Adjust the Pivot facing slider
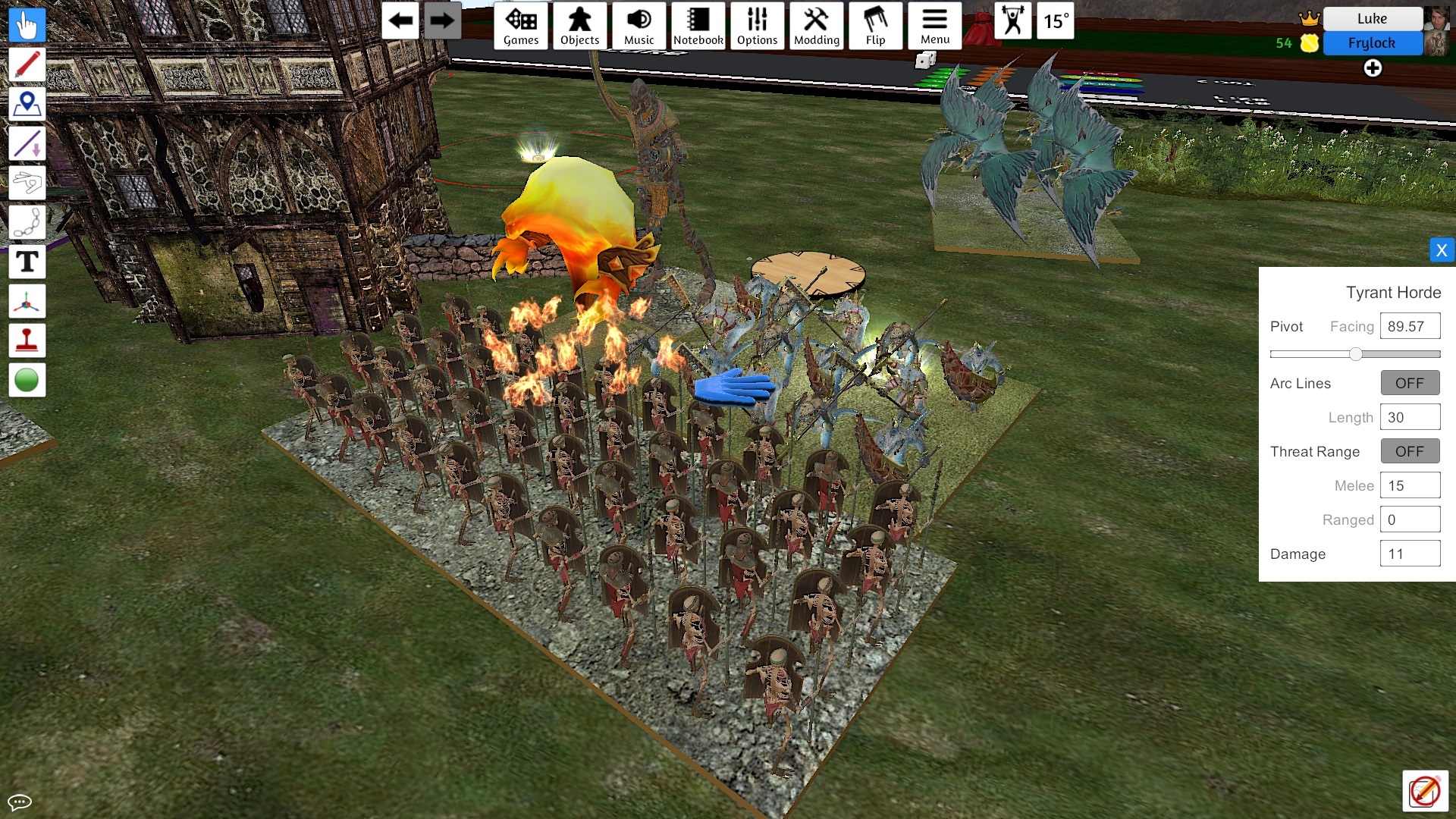1456x819 pixels. coord(1355,354)
